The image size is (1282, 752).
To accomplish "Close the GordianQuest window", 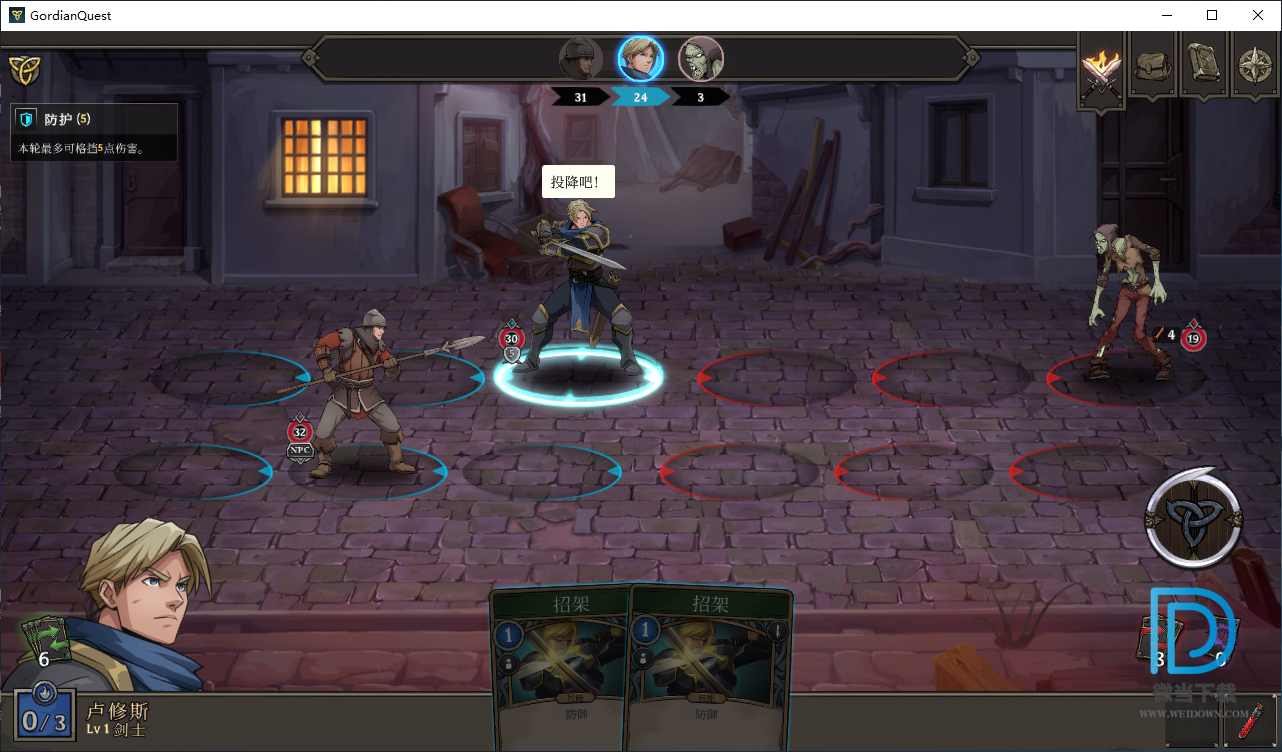I will coord(1258,15).
